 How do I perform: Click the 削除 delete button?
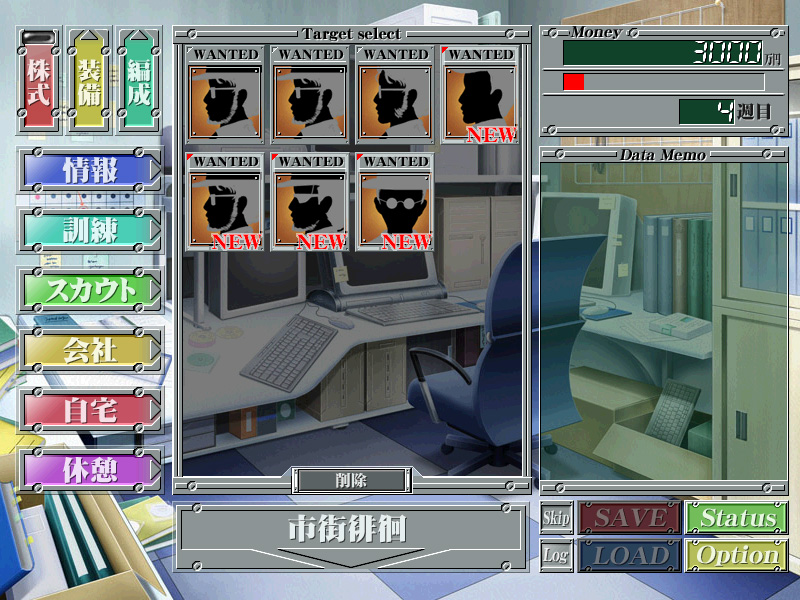point(350,480)
